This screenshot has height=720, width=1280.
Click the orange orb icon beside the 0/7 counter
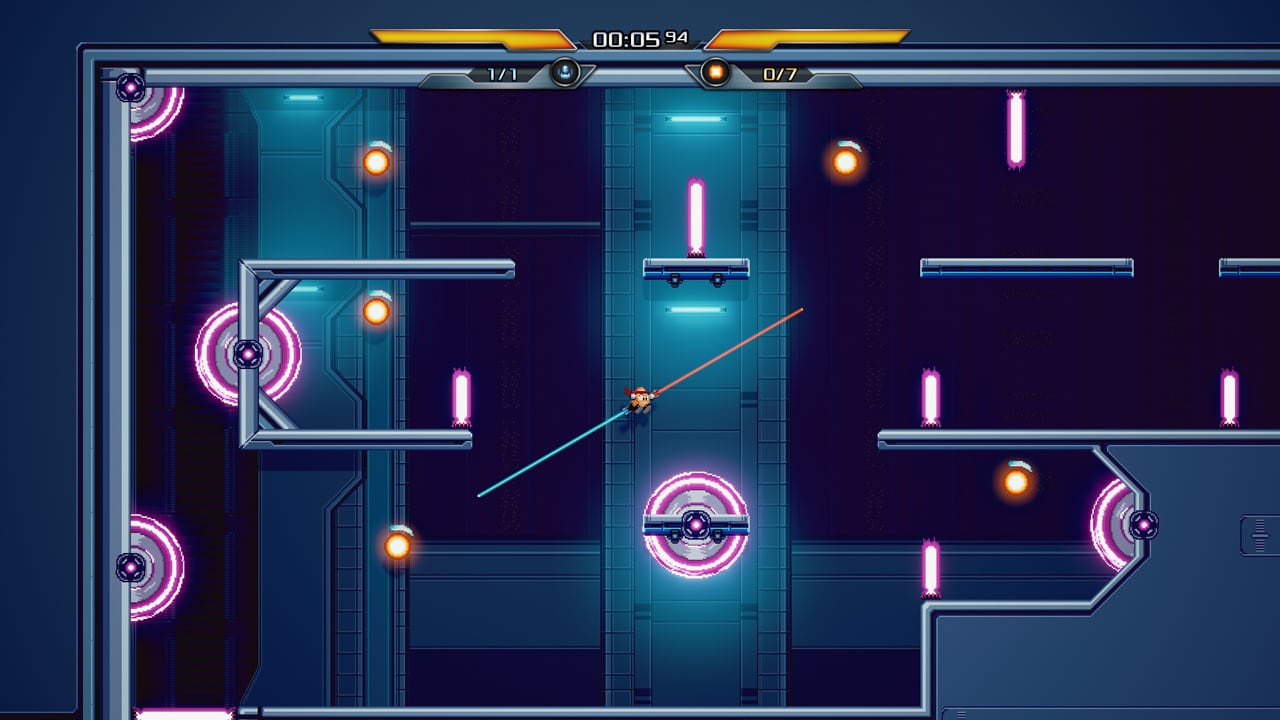click(714, 71)
